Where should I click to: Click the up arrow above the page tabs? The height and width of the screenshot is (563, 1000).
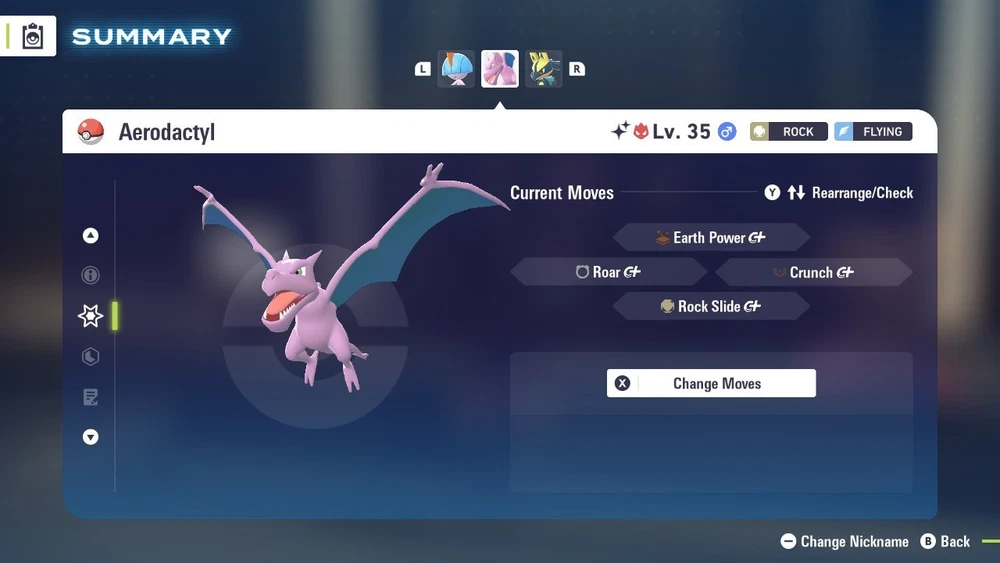(x=91, y=236)
